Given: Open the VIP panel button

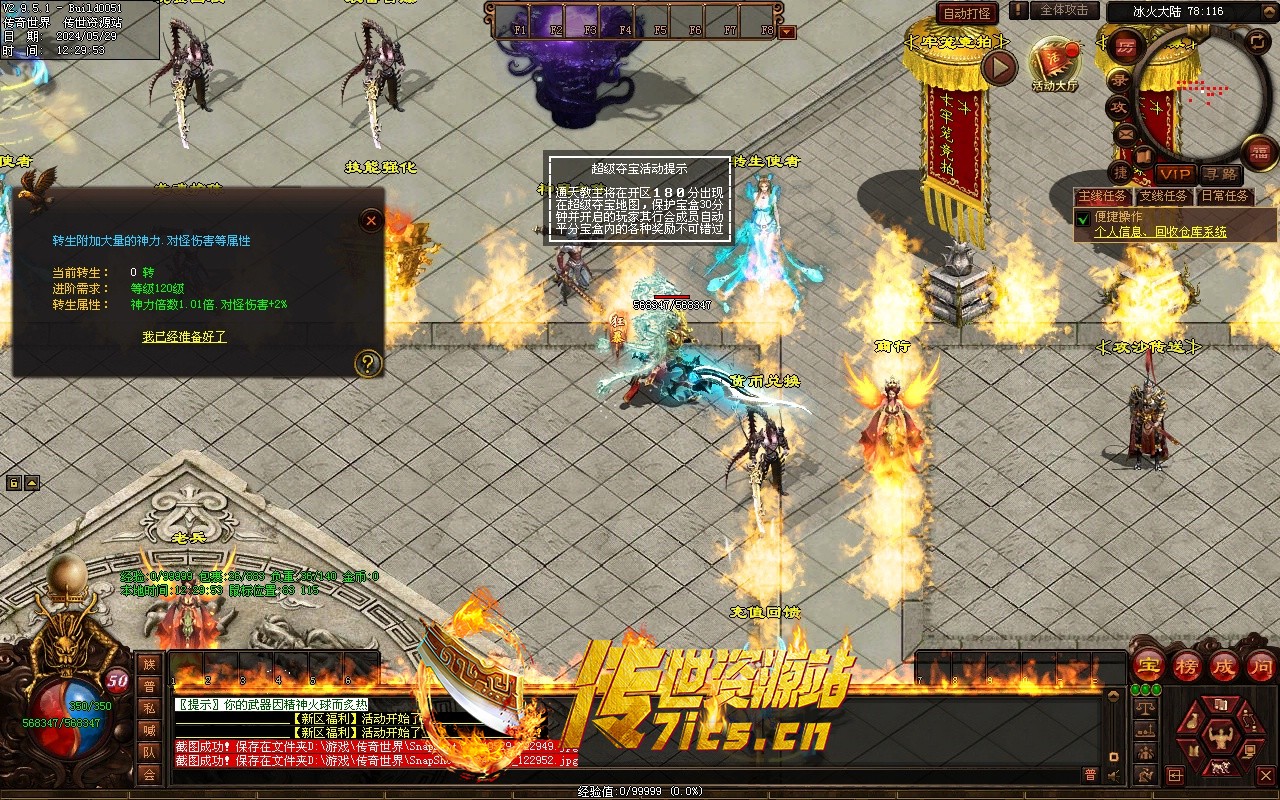Looking at the screenshot, I should (x=1175, y=174).
